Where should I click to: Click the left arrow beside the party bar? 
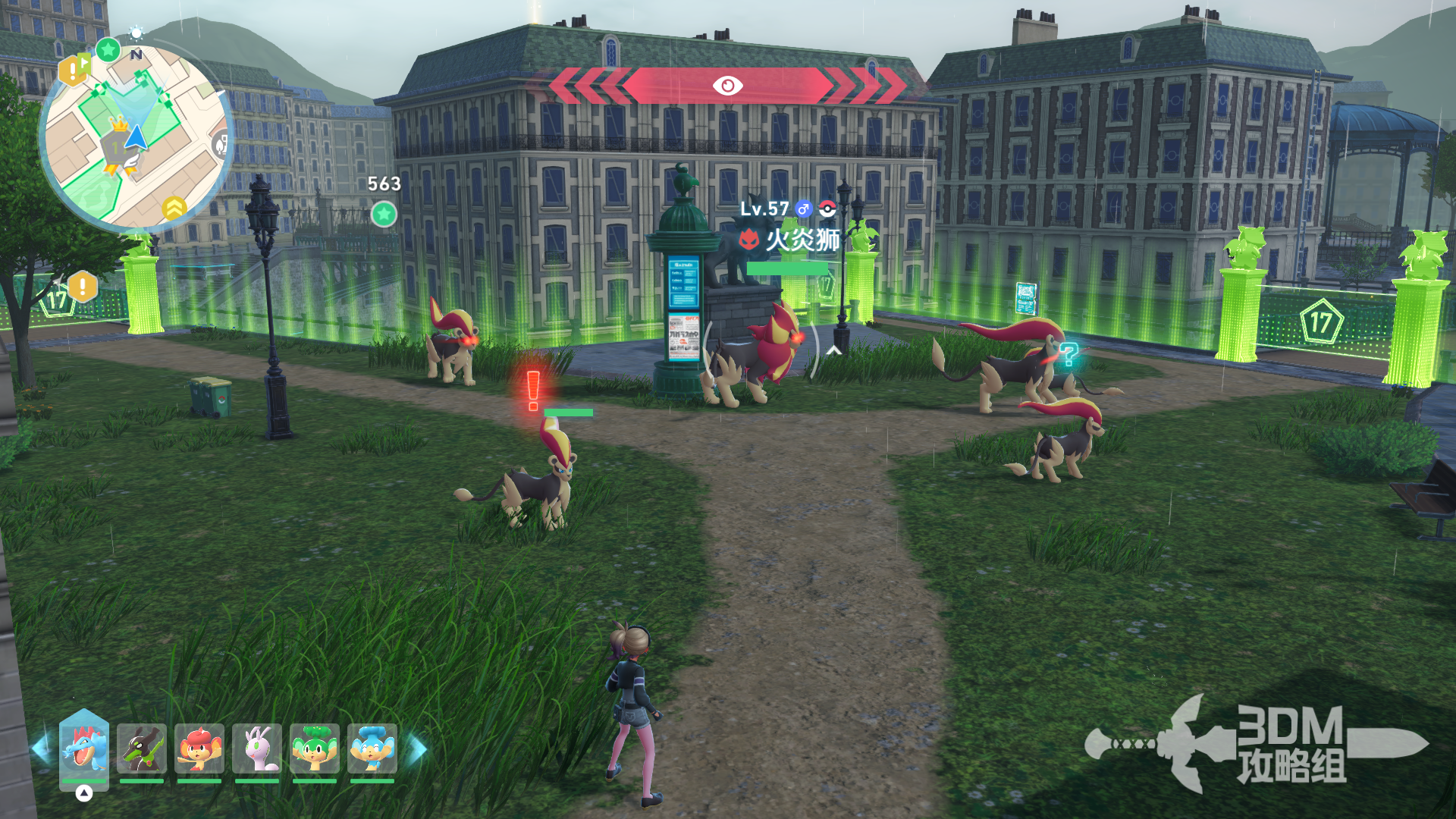[x=40, y=748]
